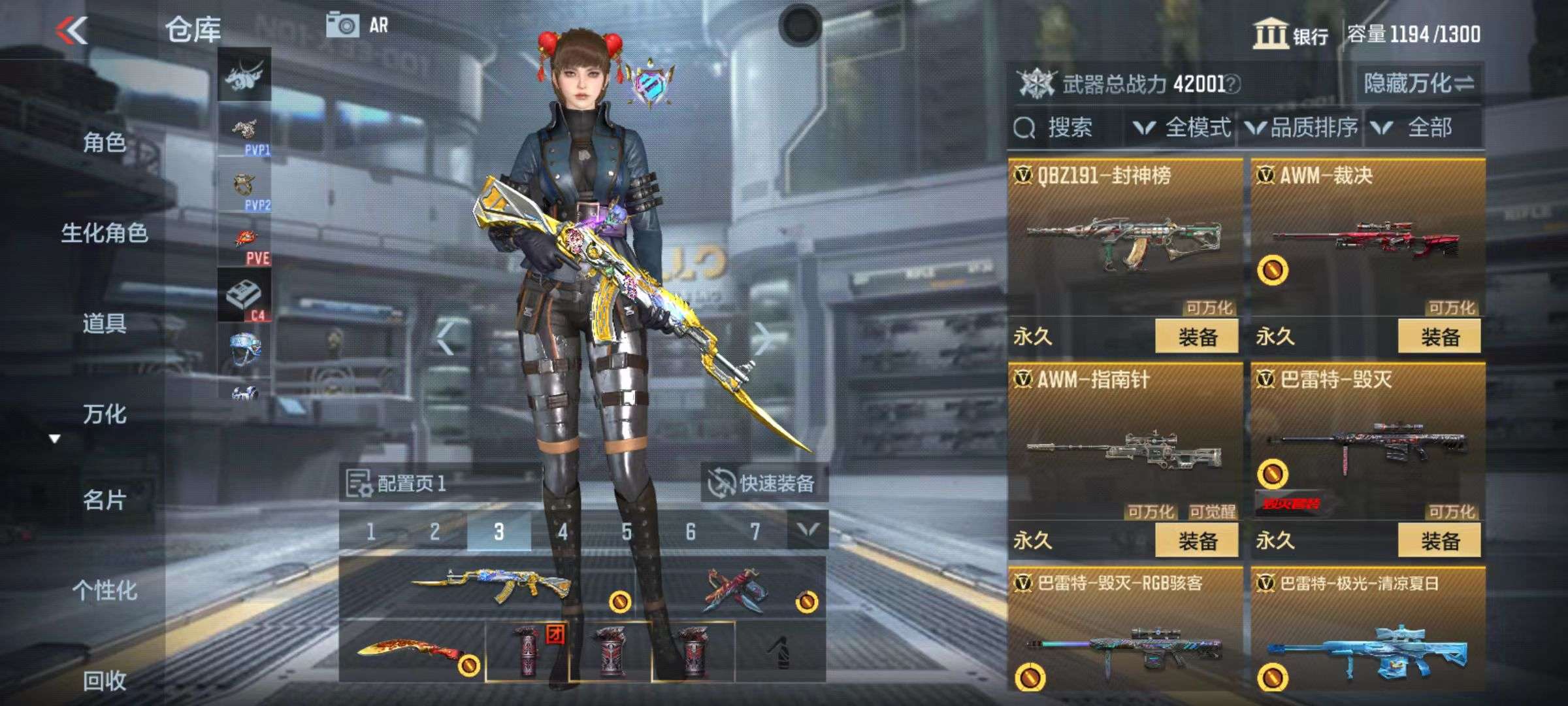Go back using the double-arrow button
Viewport: 1568px width, 706px height.
coord(72,30)
